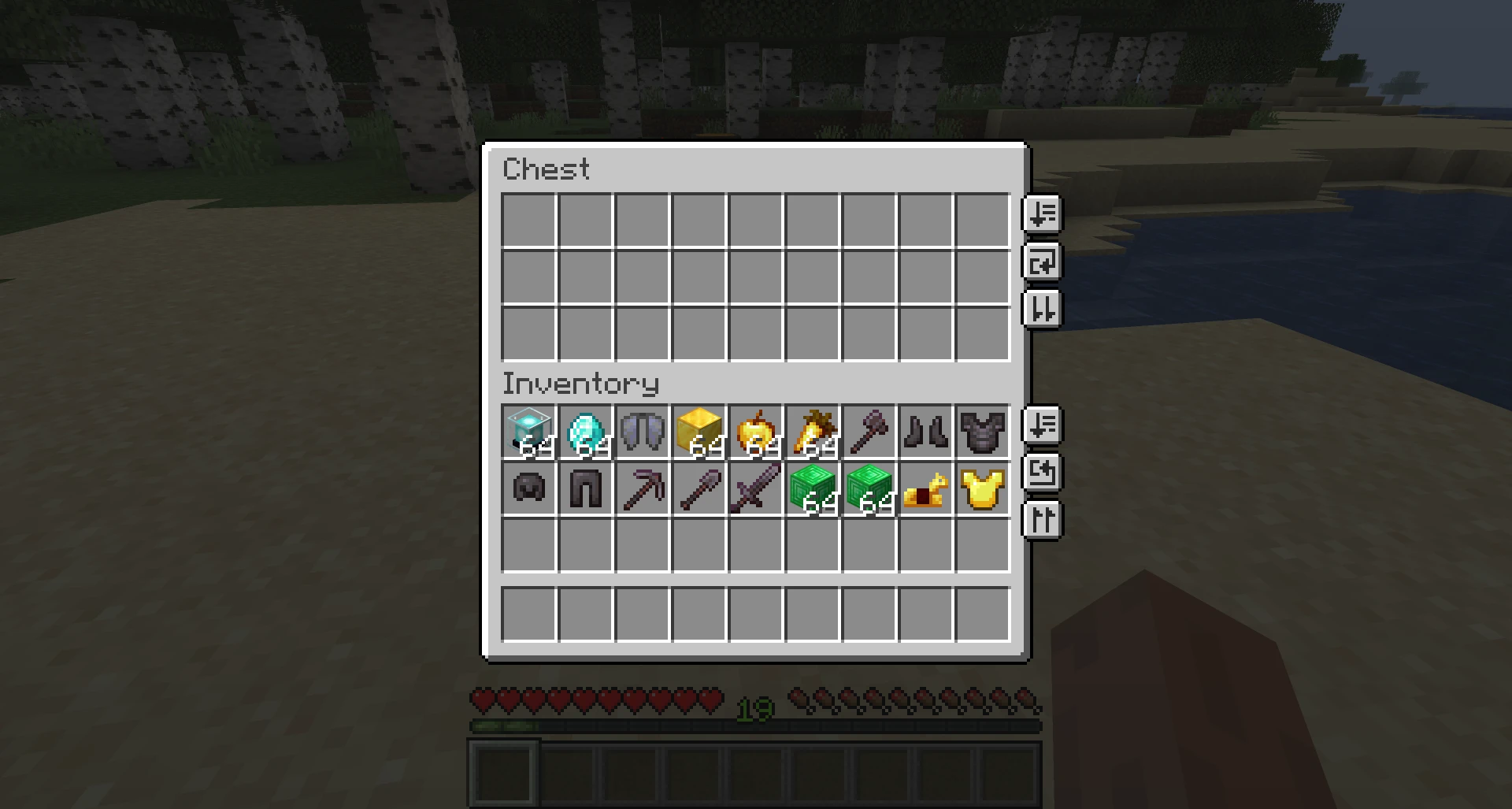1512x809 pixels.
Task: Grab the golden apple stack
Action: pos(756,429)
